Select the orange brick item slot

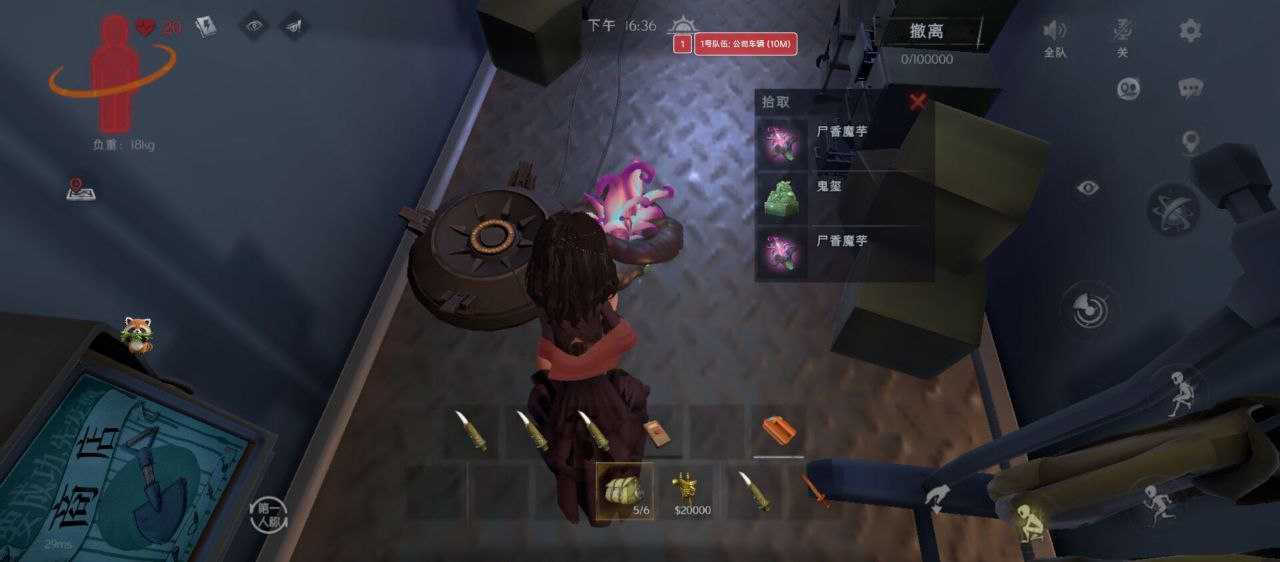tap(779, 430)
